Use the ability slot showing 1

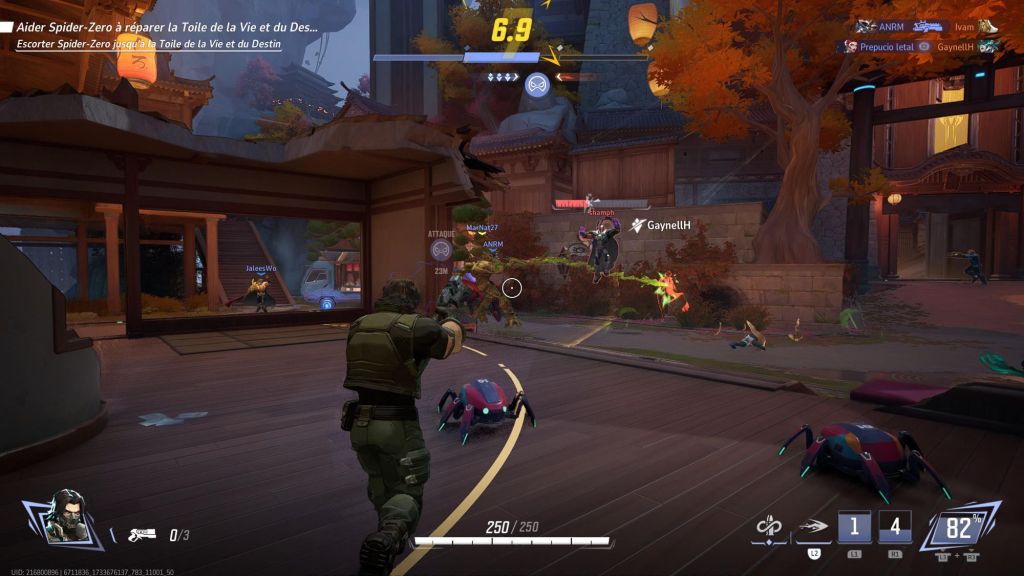[x=854, y=526]
